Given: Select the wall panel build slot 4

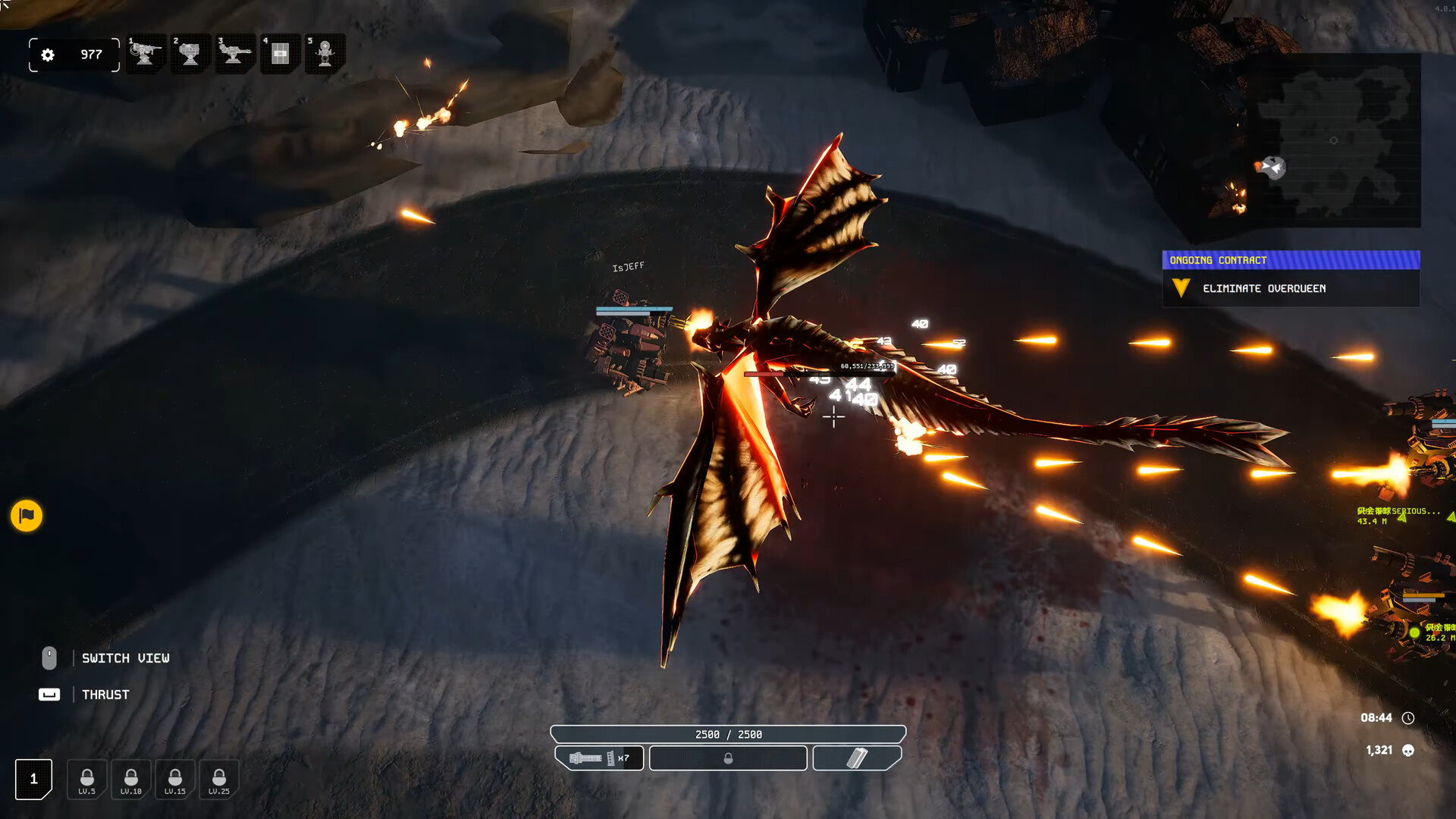Looking at the screenshot, I should (280, 54).
